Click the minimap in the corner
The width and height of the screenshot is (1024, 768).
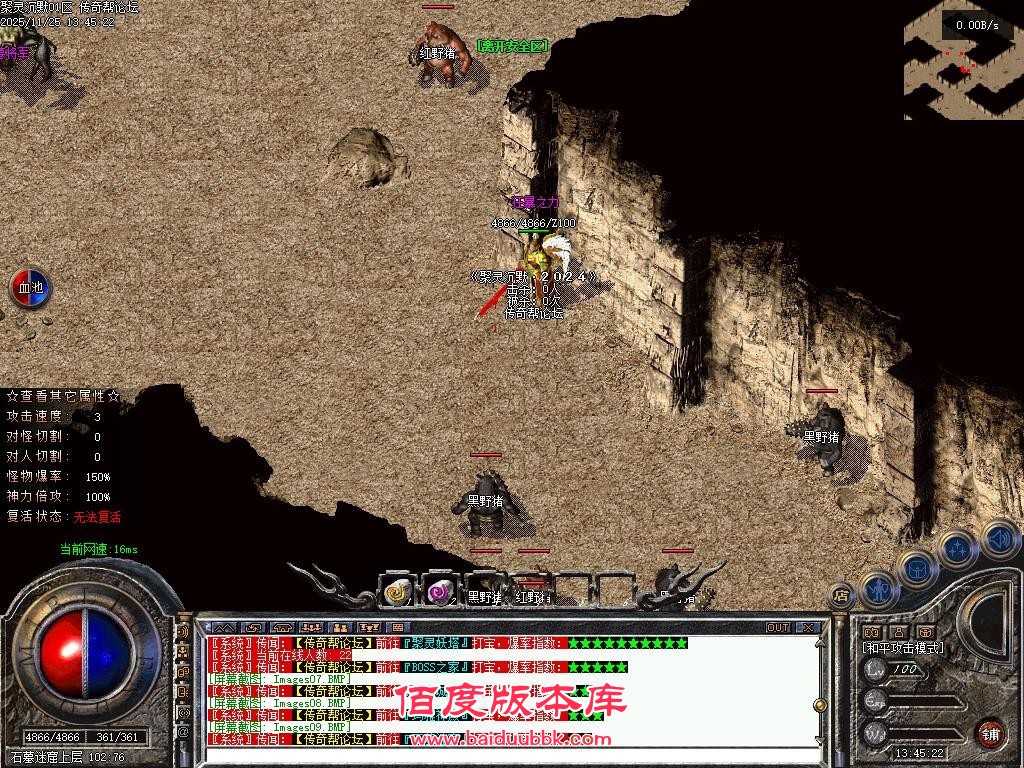coord(962,60)
